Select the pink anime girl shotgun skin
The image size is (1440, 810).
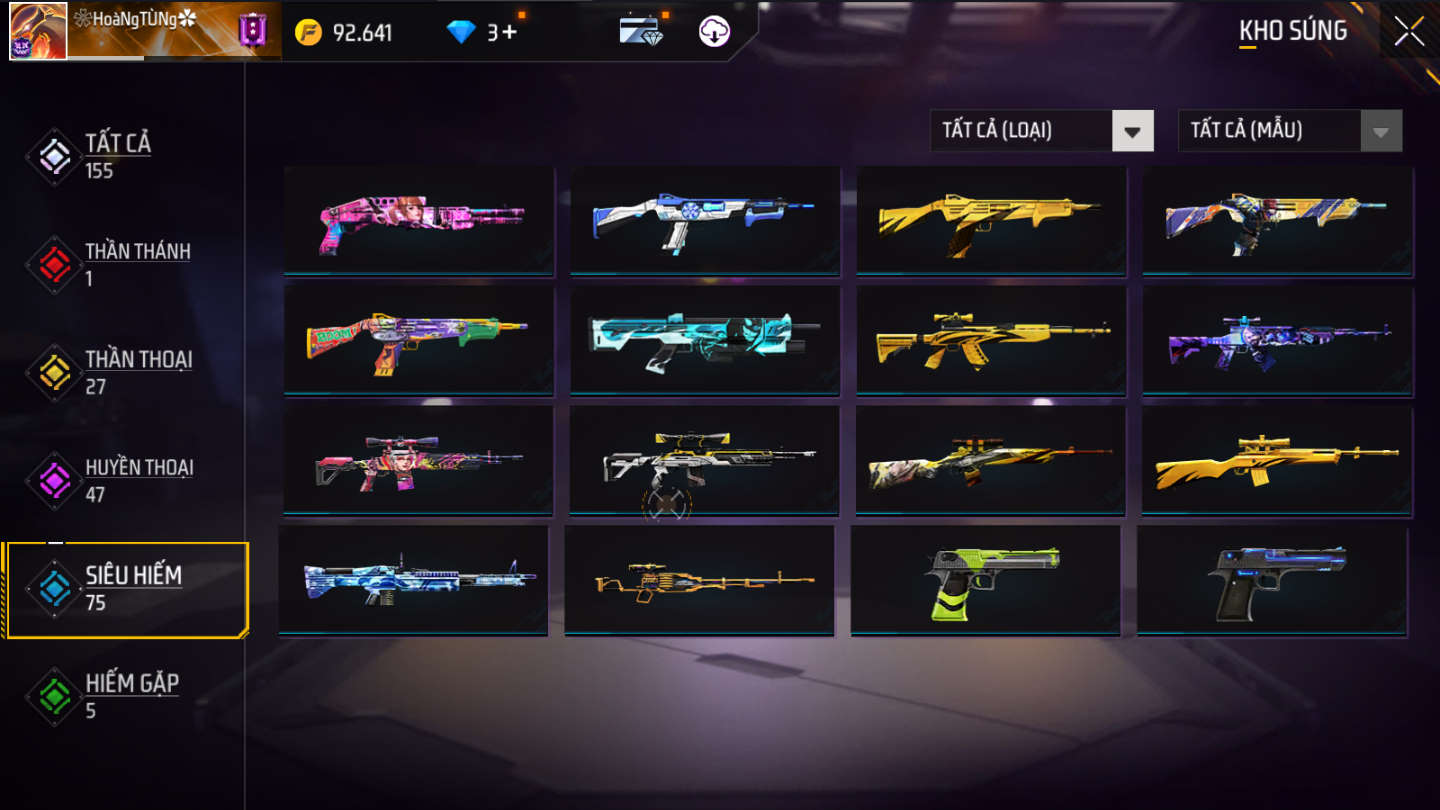(x=419, y=220)
